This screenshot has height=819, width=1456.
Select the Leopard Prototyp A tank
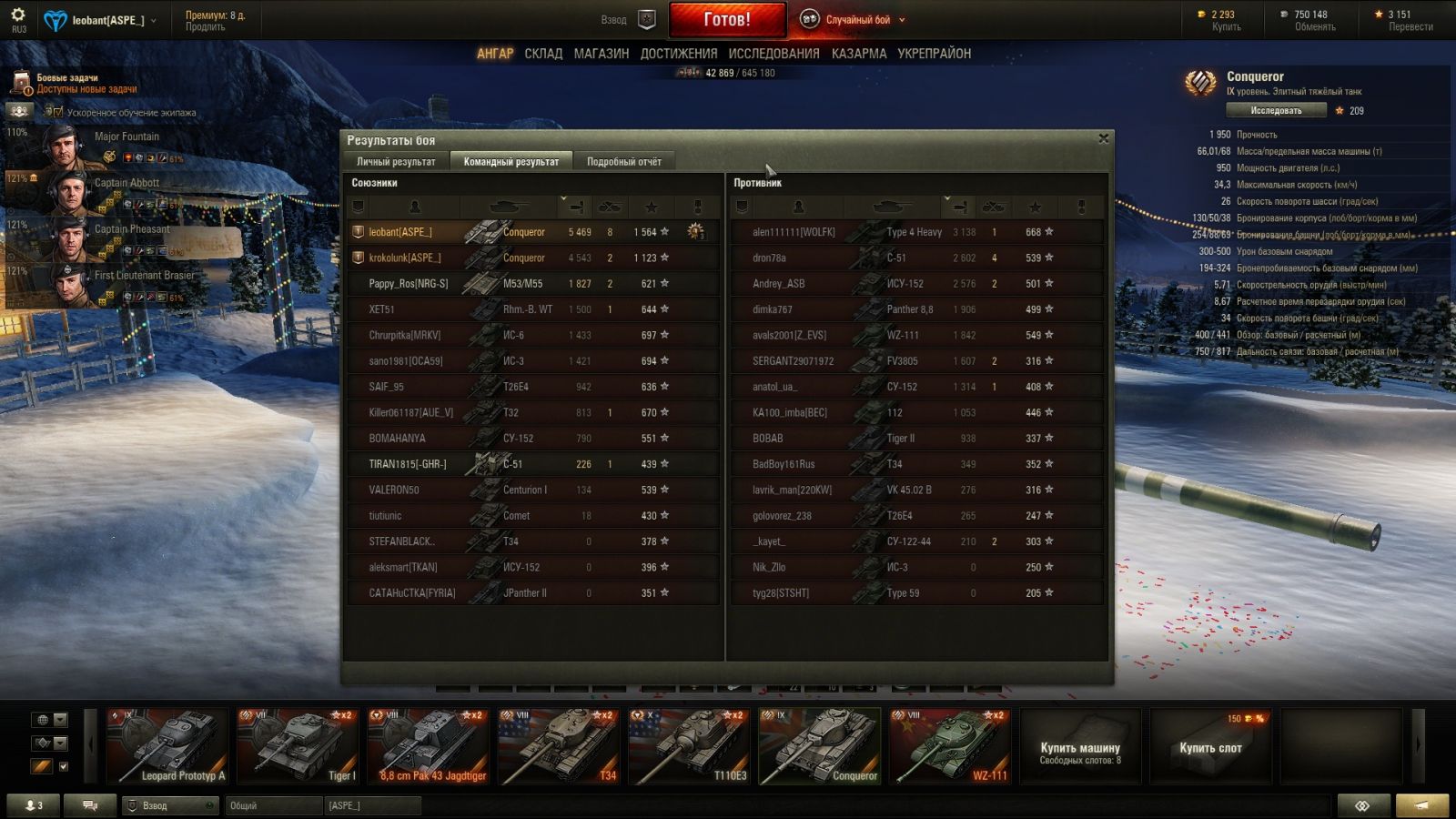pyautogui.click(x=167, y=746)
